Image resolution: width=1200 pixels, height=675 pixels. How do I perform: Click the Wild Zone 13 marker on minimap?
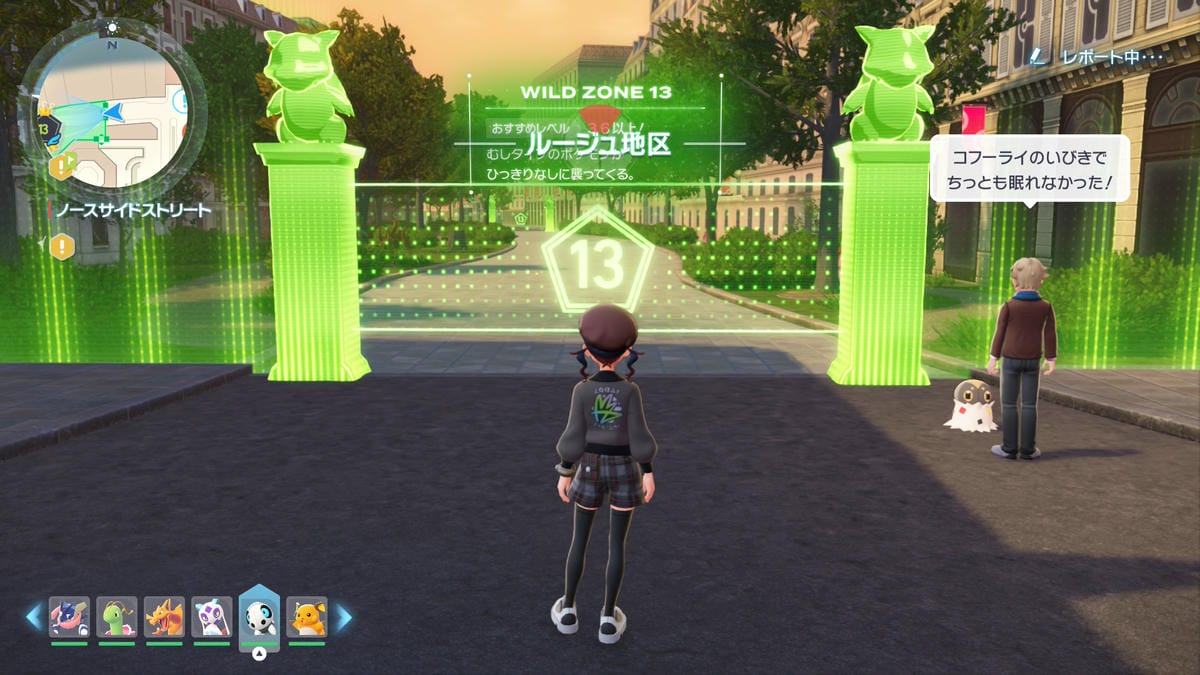[x=44, y=129]
